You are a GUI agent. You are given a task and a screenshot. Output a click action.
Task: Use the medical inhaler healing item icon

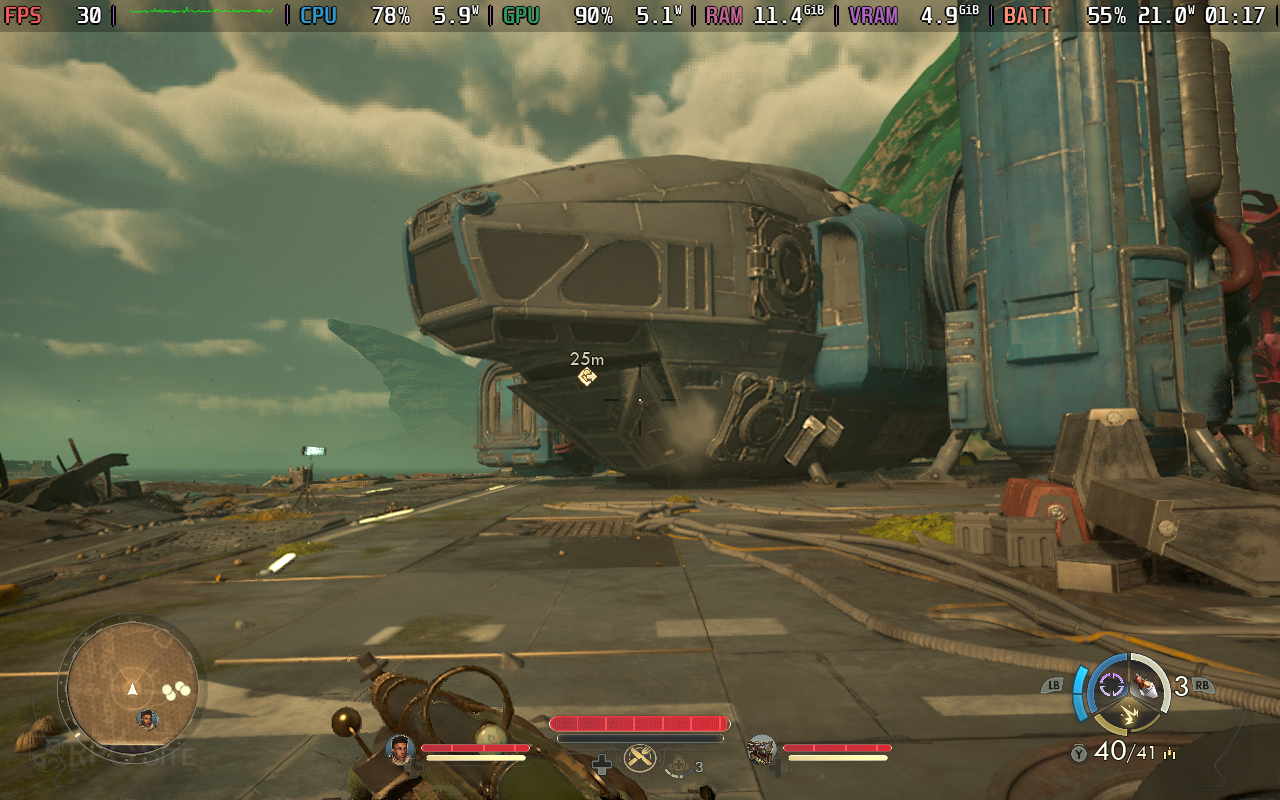[x=679, y=766]
